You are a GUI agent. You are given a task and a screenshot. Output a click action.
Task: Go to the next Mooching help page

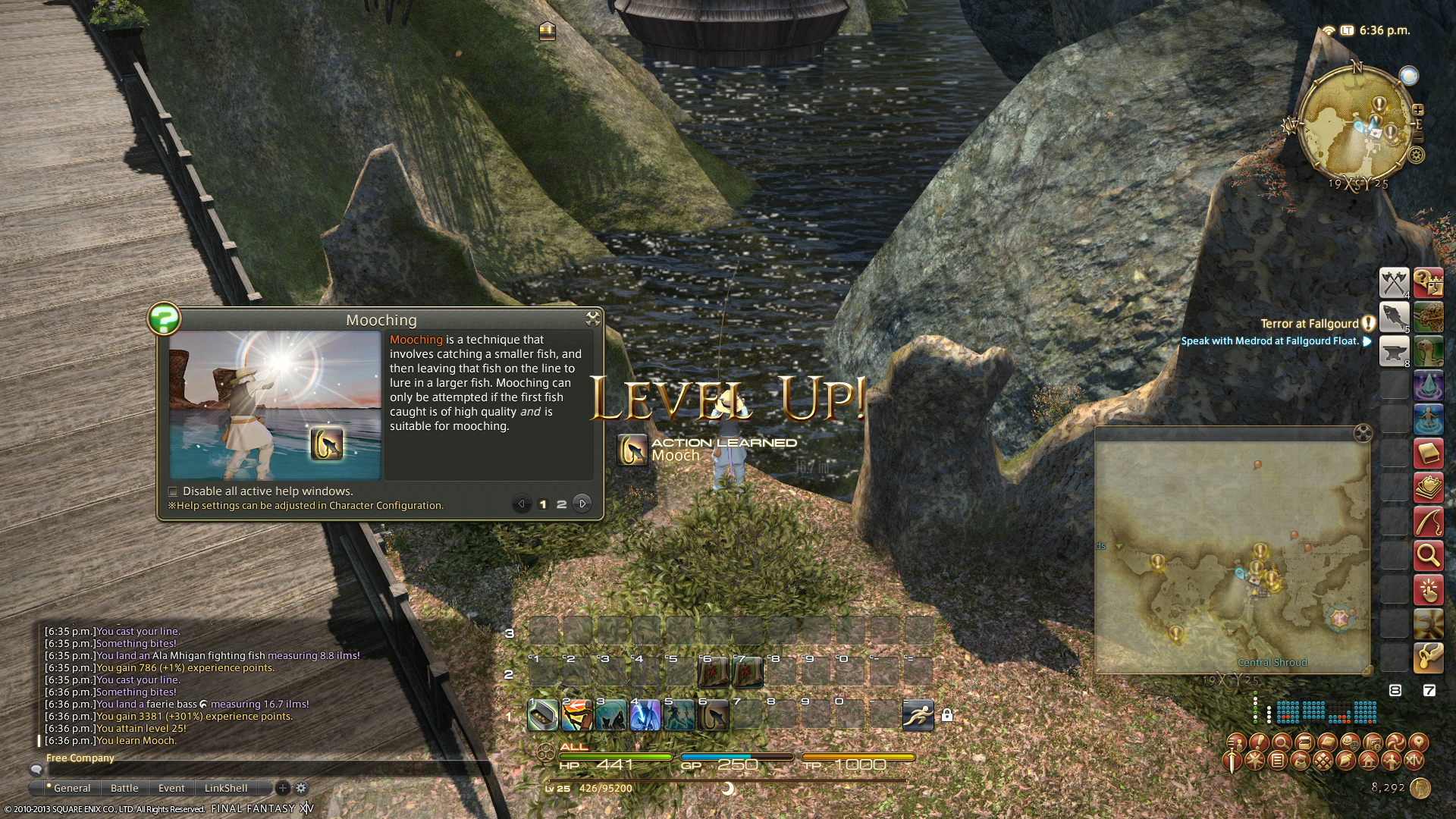582,504
